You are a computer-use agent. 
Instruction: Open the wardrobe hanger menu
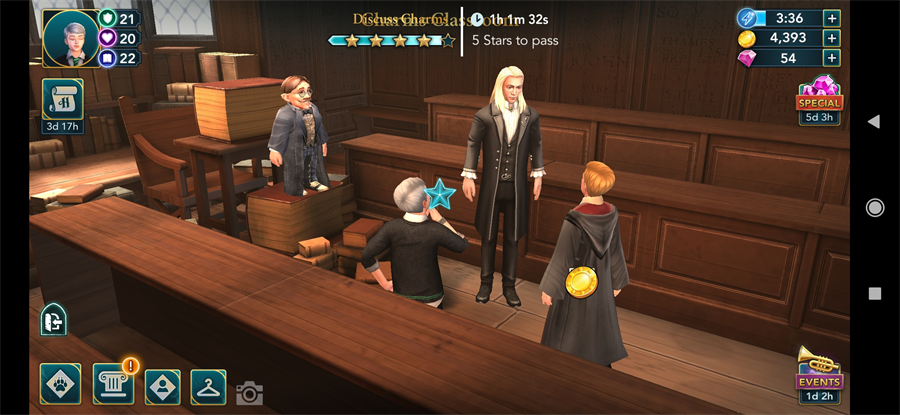click(x=208, y=384)
